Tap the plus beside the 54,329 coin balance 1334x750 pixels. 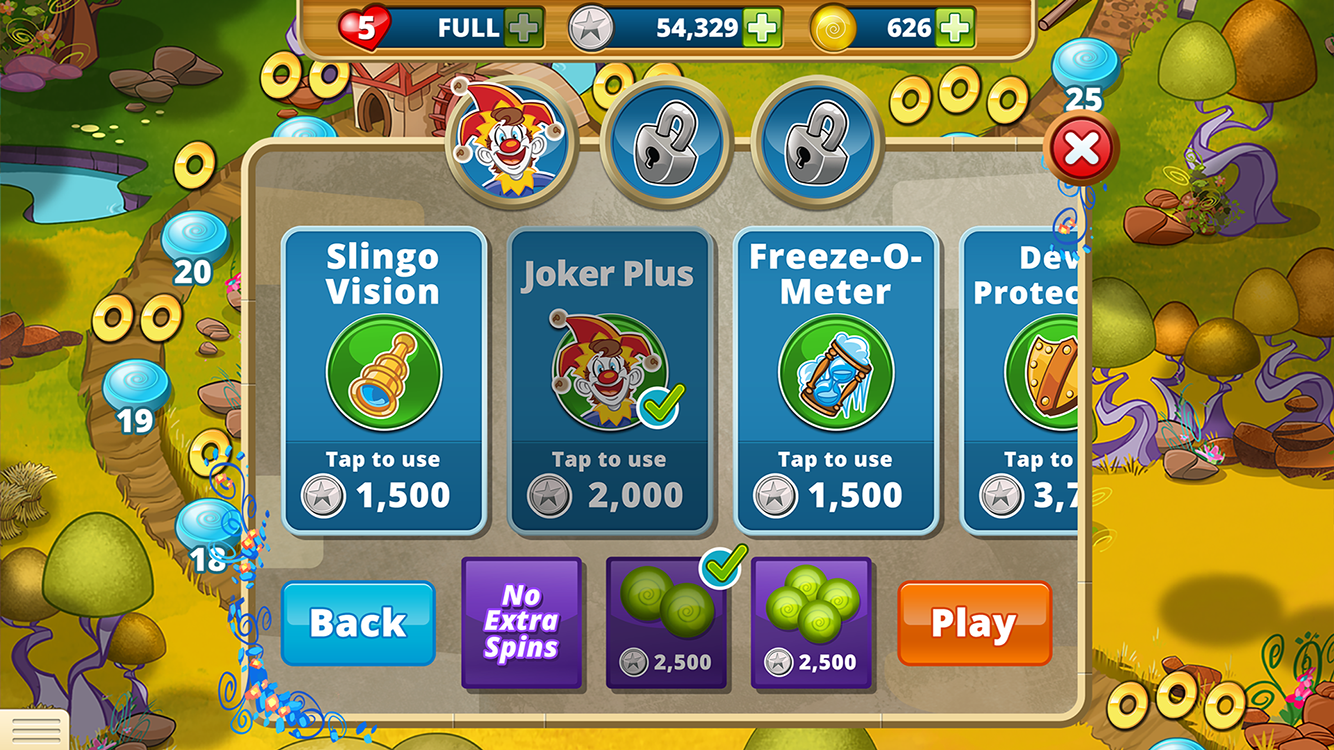(x=765, y=27)
